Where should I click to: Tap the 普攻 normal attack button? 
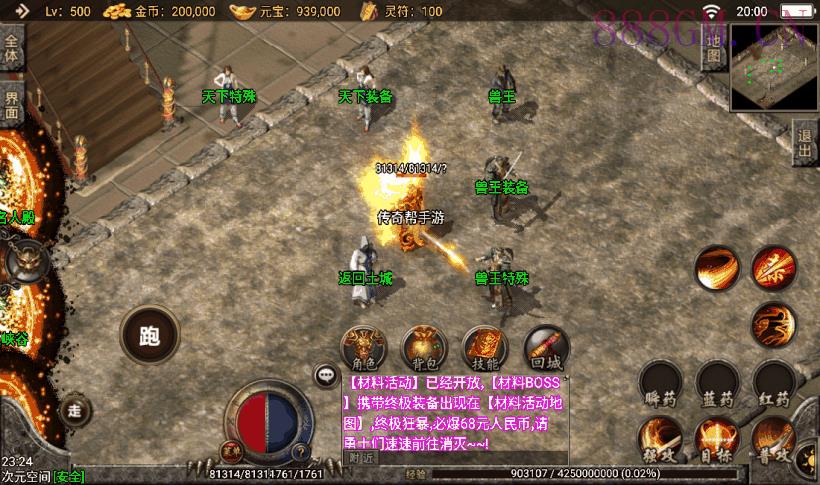pos(774,442)
